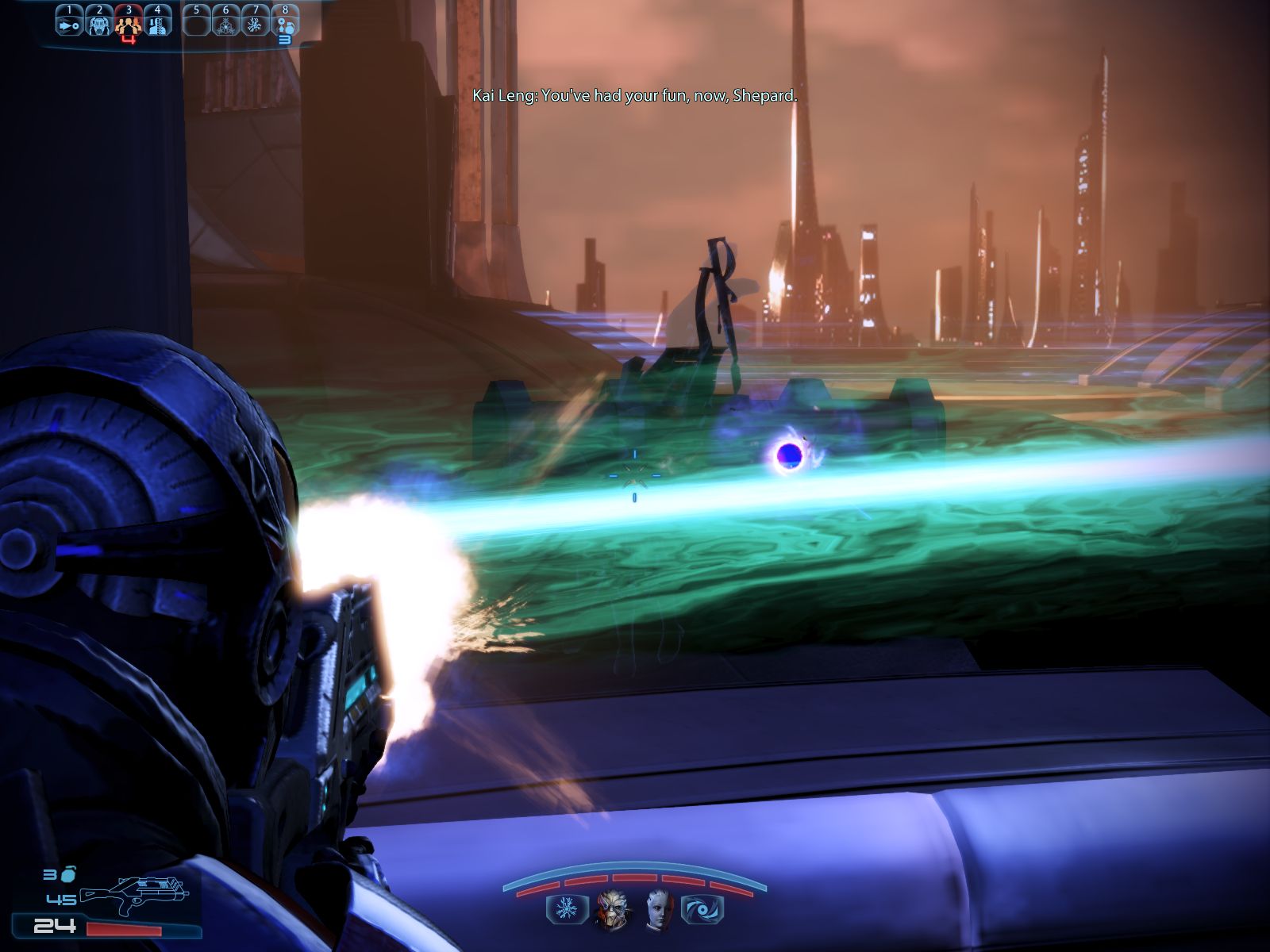Trigger the figure with down-arrow power in slot 4
1270x952 pixels.
coord(157,24)
